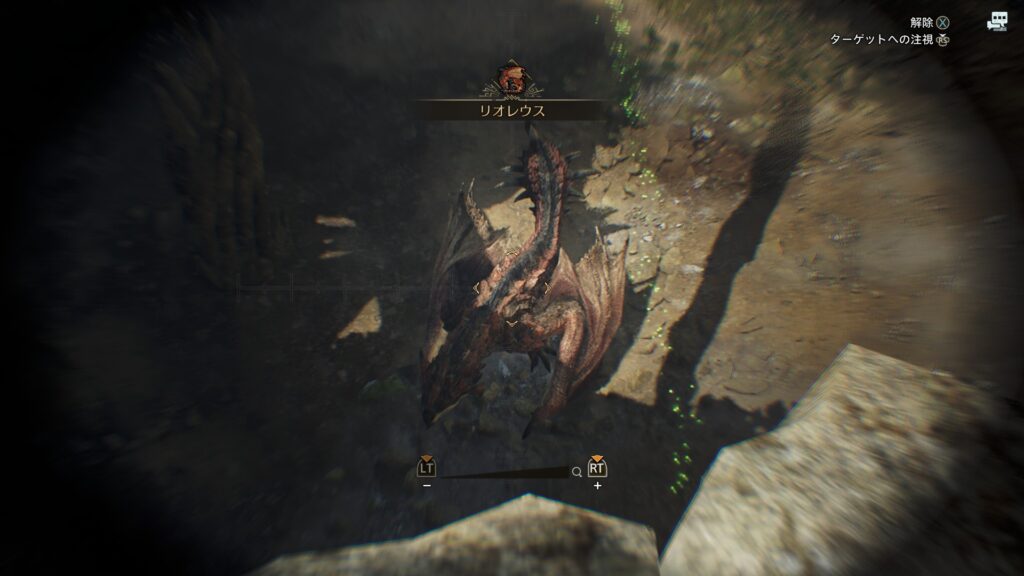Adjust the binocular zoom slider bar
The height and width of the screenshot is (576, 1024).
pos(503,472)
